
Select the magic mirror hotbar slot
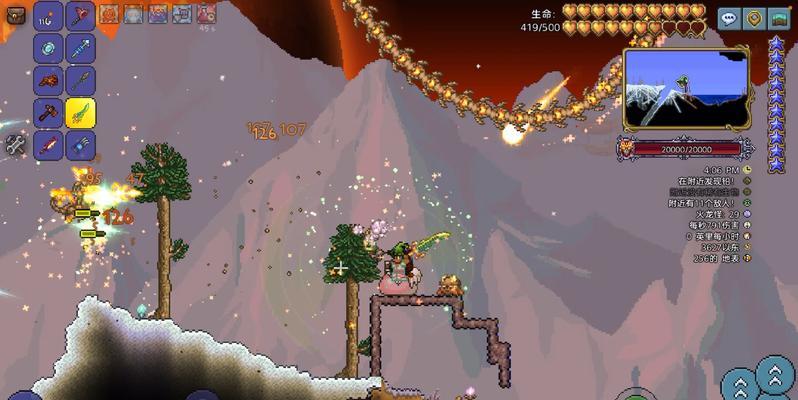tap(48, 48)
